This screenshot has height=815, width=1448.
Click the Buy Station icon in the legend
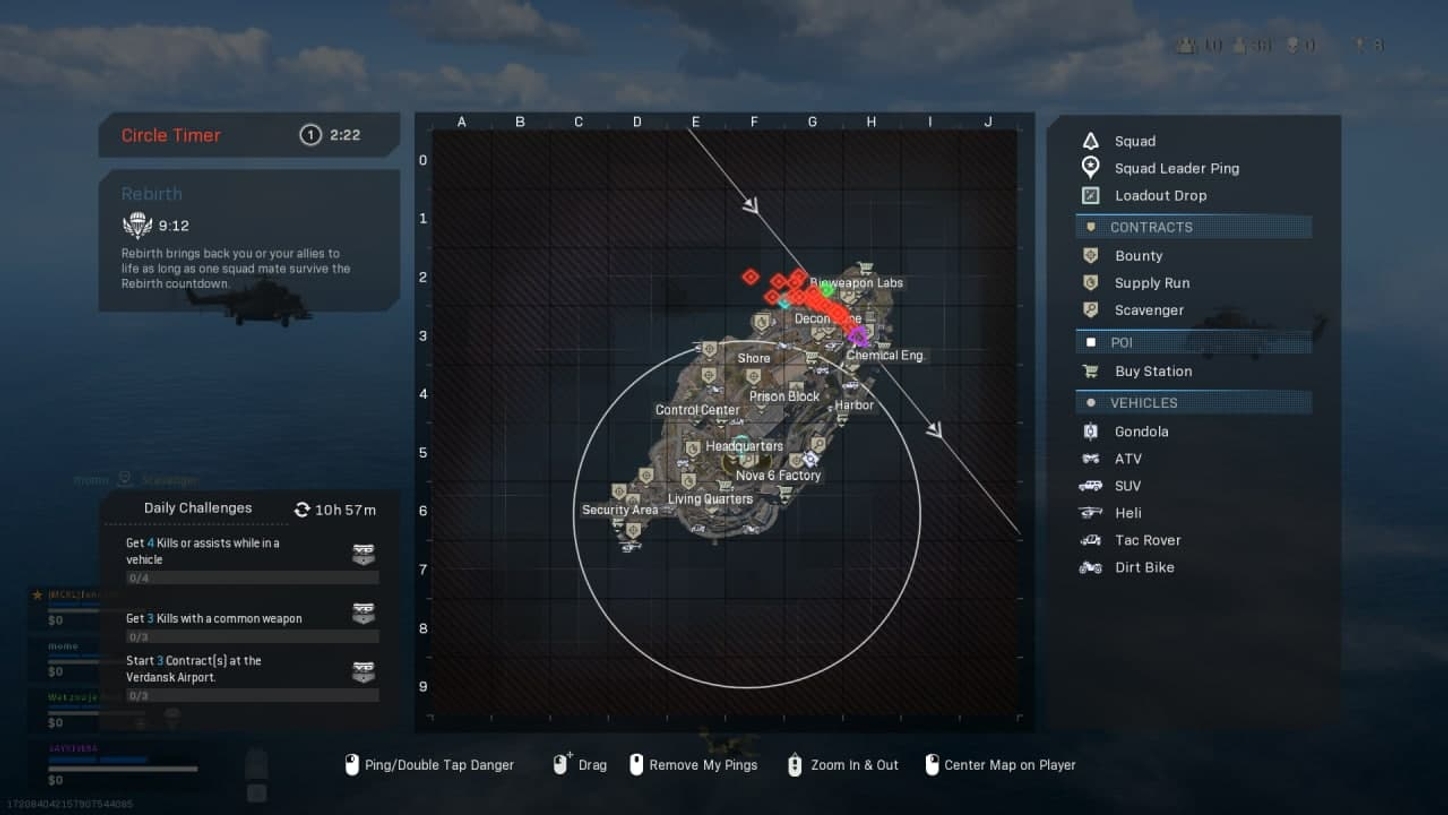[1089, 371]
